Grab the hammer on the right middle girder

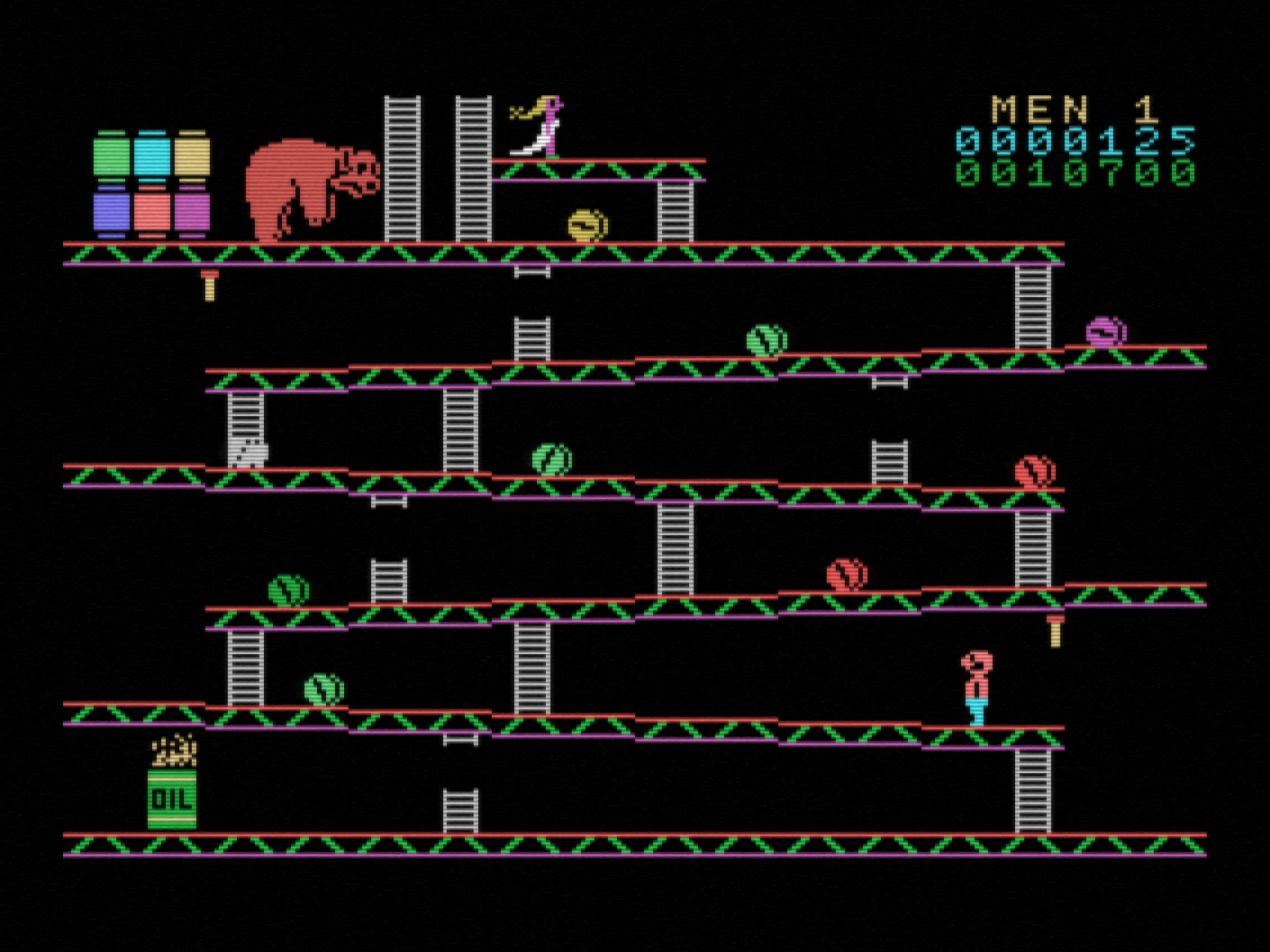(1055, 628)
